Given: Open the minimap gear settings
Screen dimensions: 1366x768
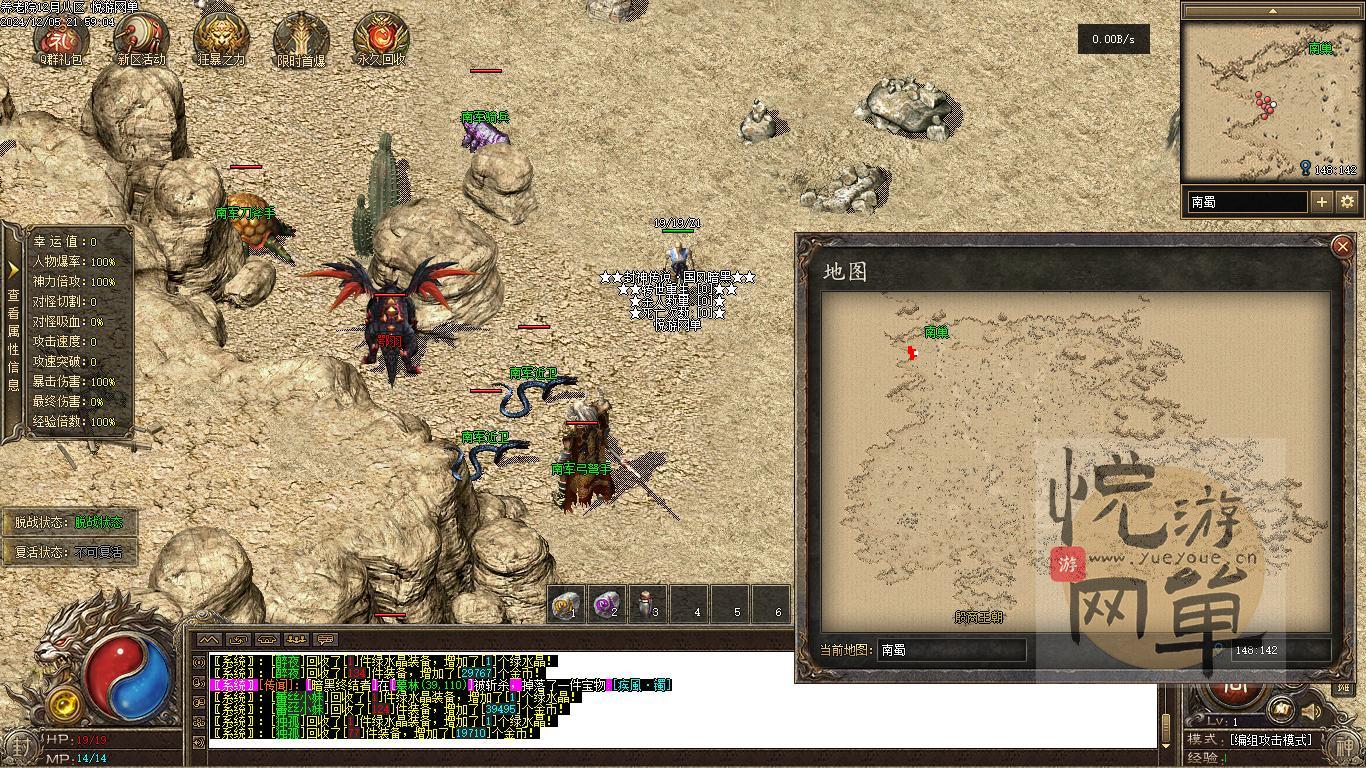Looking at the screenshot, I should coord(1347,202).
